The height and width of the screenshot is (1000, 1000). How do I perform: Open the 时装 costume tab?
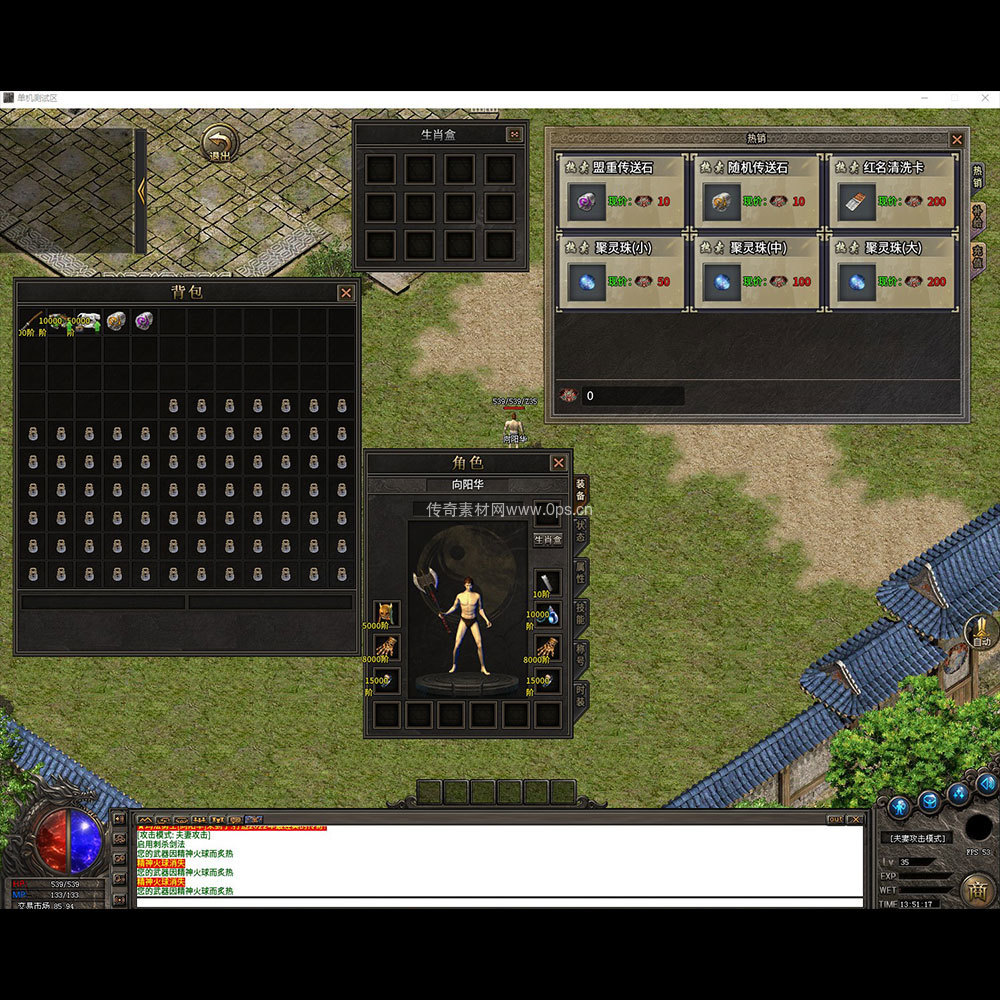pos(582,695)
